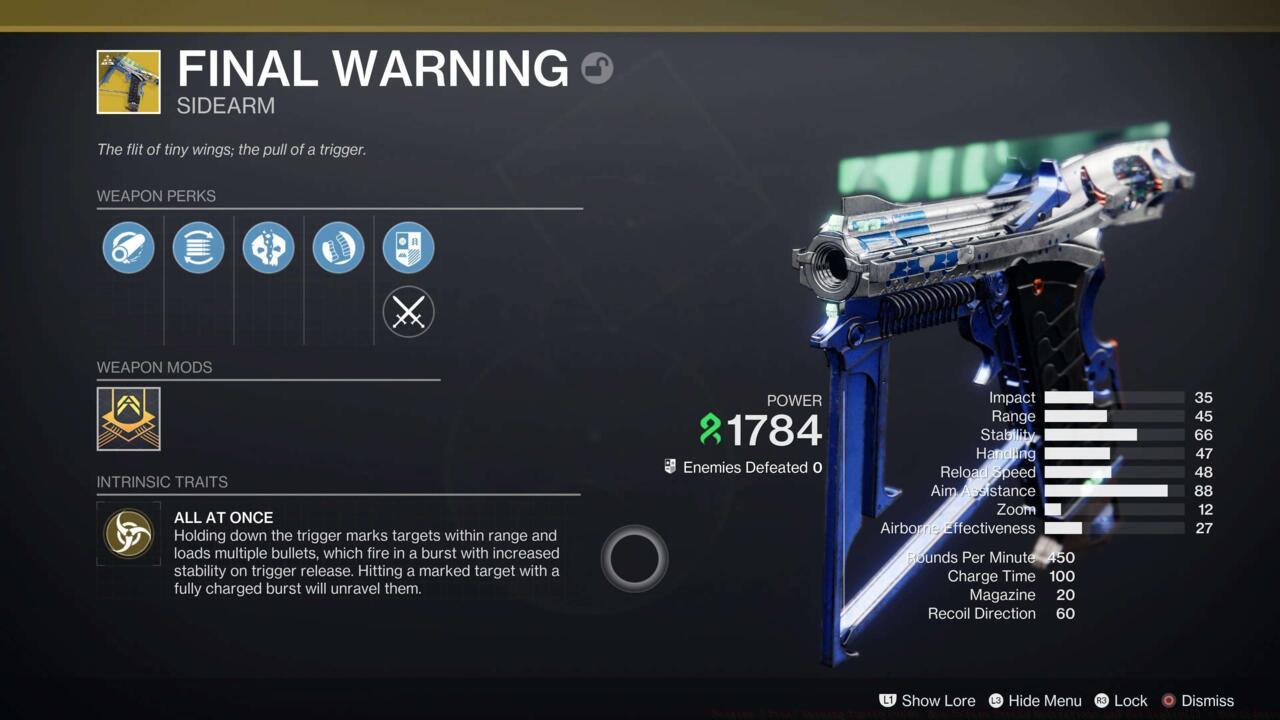Dismiss the weapon inspection screen

[x=1206, y=701]
